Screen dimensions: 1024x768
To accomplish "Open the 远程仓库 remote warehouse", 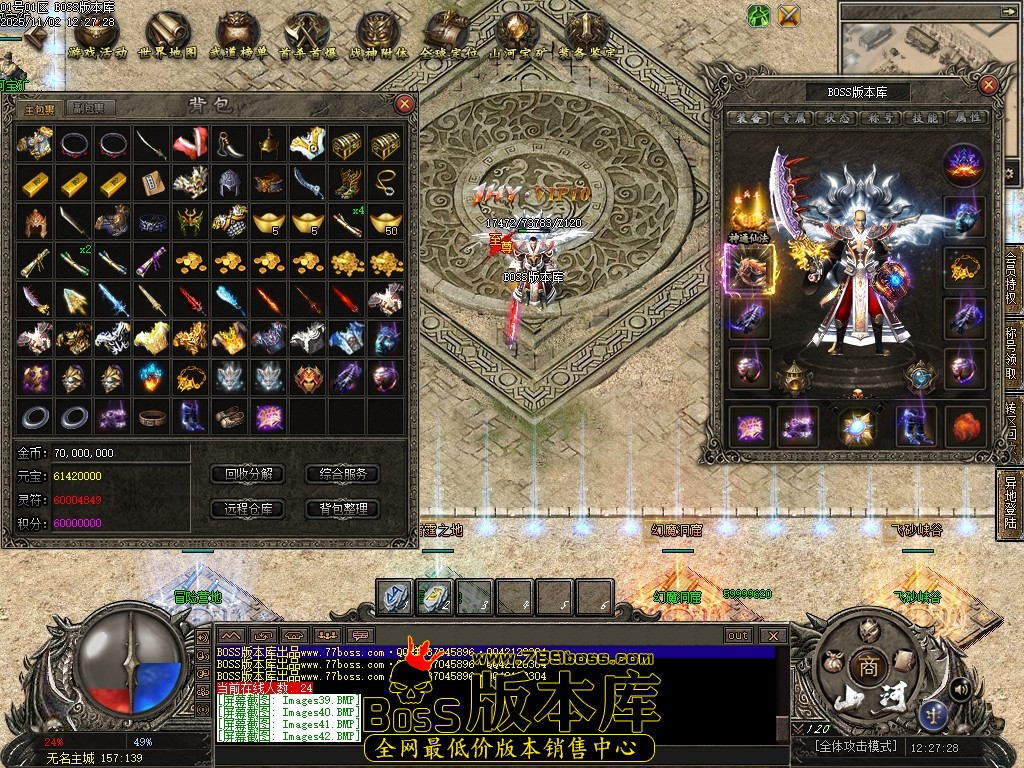I will pos(249,508).
